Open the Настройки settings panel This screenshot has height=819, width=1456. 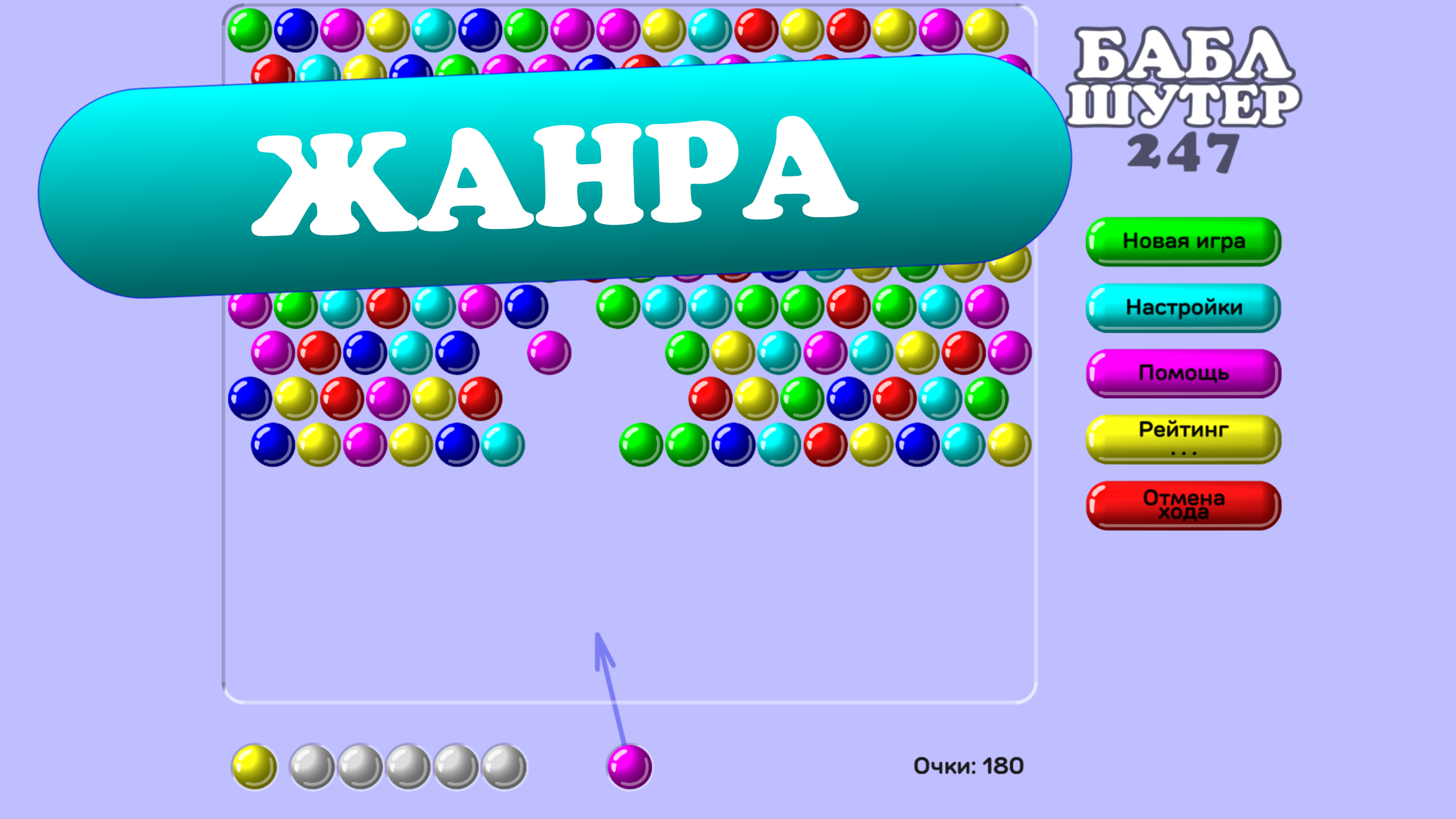pos(1182,307)
